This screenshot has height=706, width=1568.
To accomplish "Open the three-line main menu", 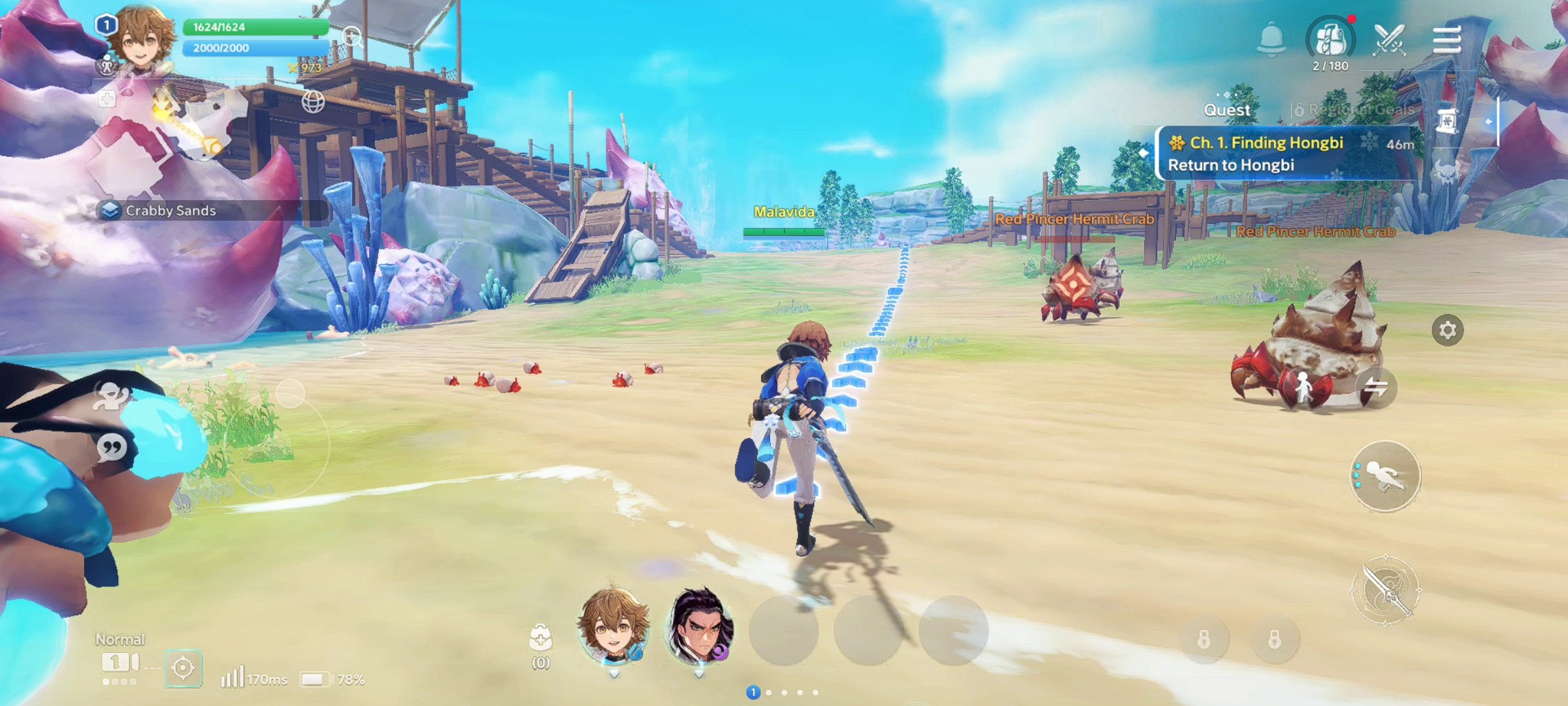I will [1446, 40].
